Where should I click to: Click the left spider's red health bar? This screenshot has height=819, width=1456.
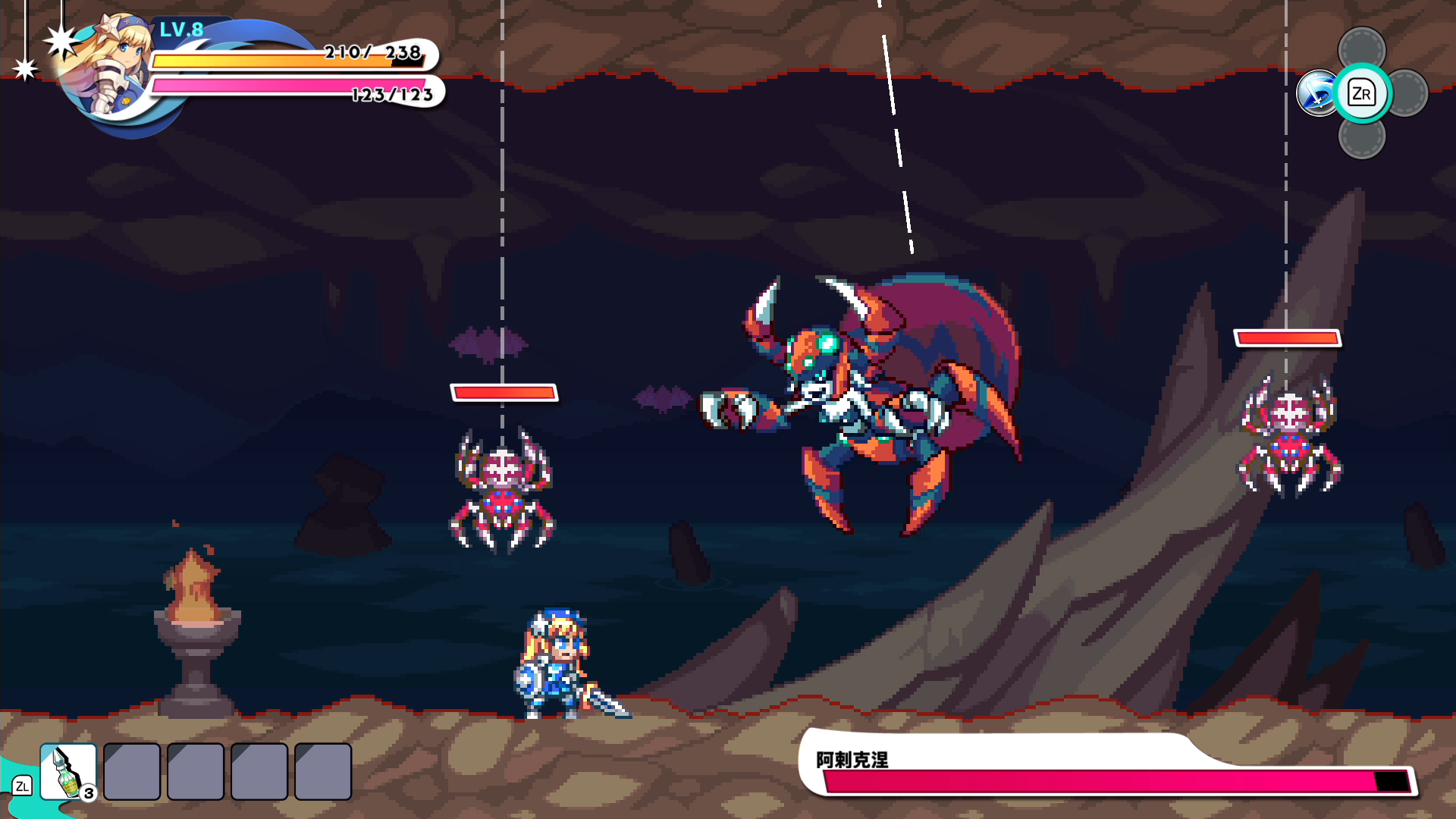503,392
